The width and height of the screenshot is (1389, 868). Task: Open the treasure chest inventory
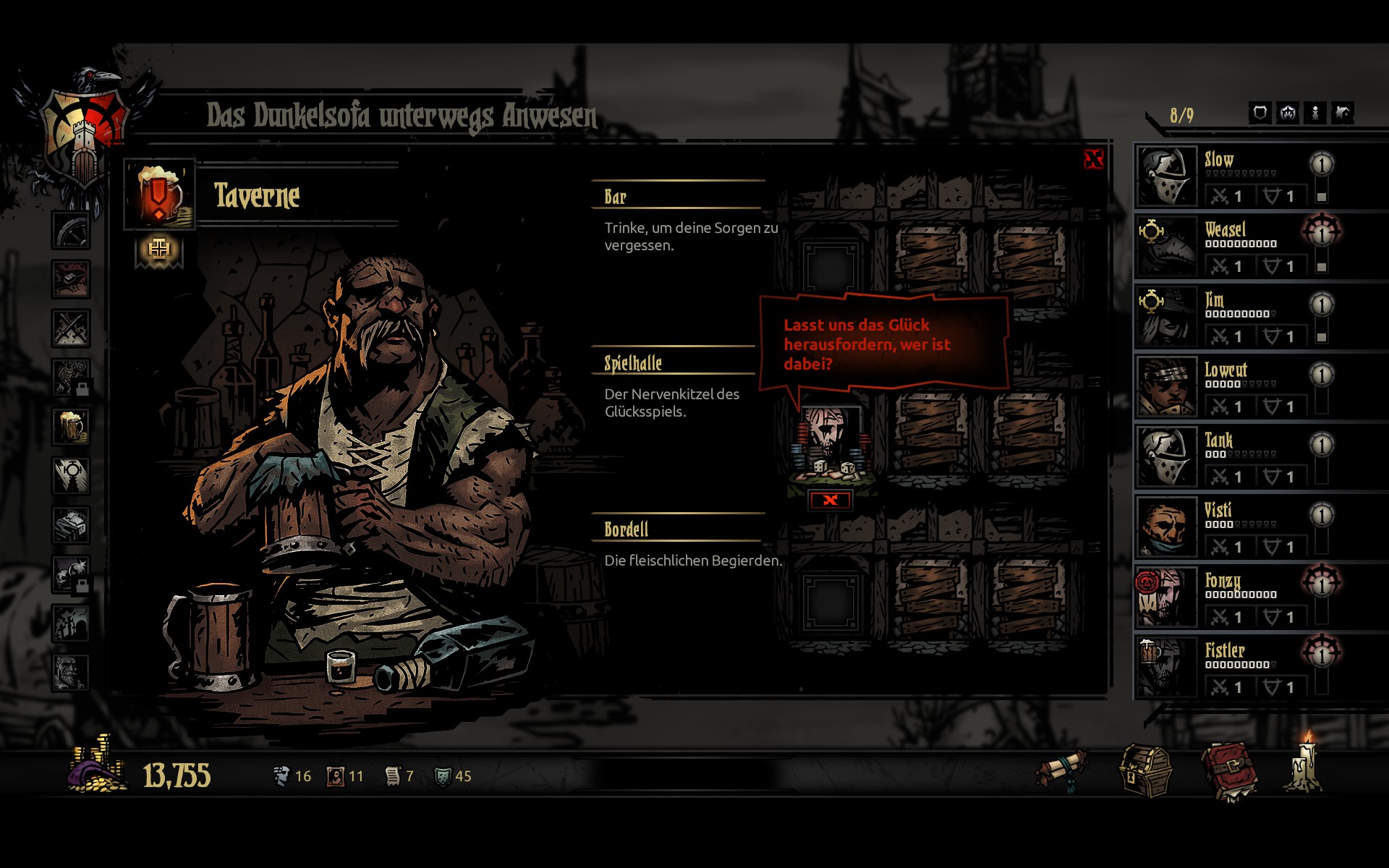click(x=1146, y=771)
